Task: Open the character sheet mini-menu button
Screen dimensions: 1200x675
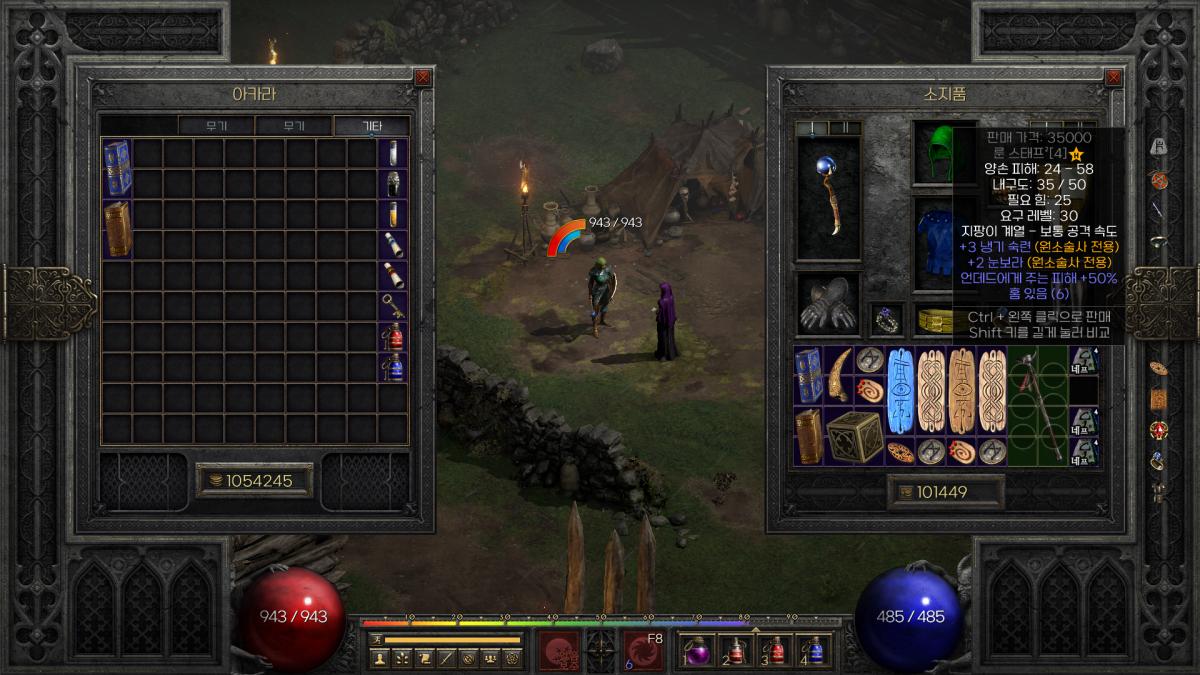Action: tap(379, 658)
